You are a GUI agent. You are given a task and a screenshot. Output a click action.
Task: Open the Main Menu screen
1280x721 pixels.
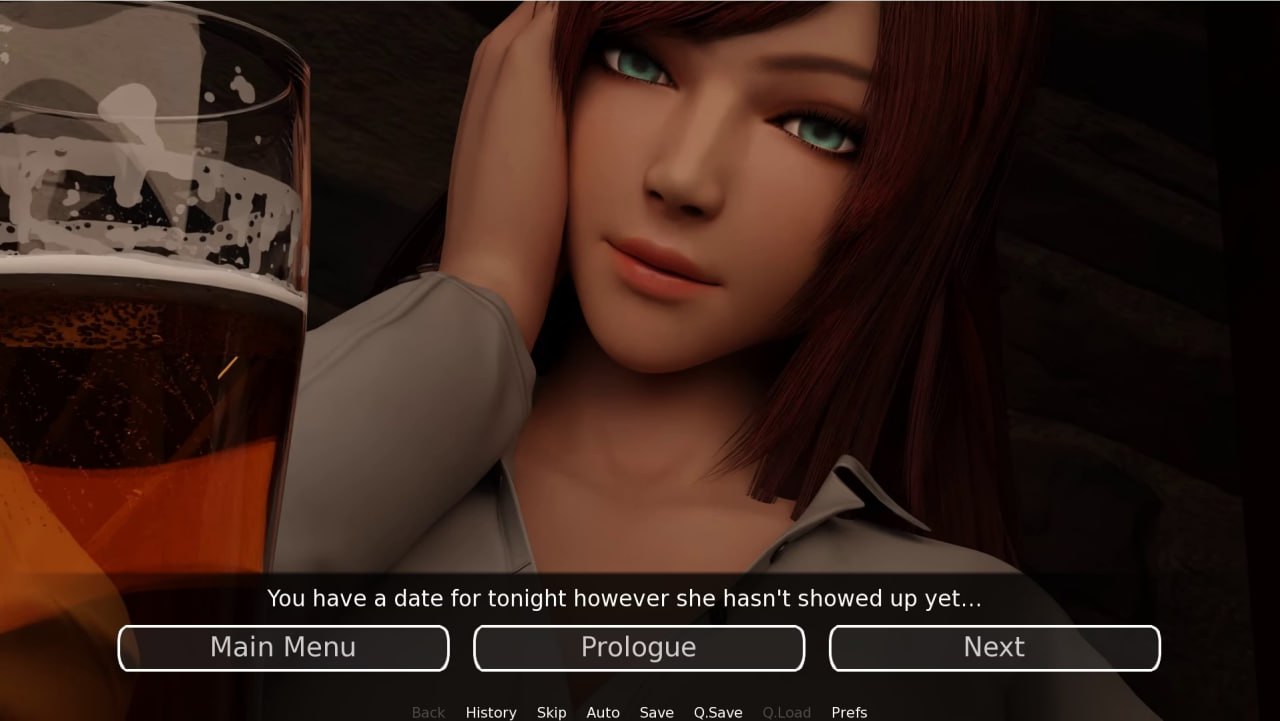tap(283, 647)
